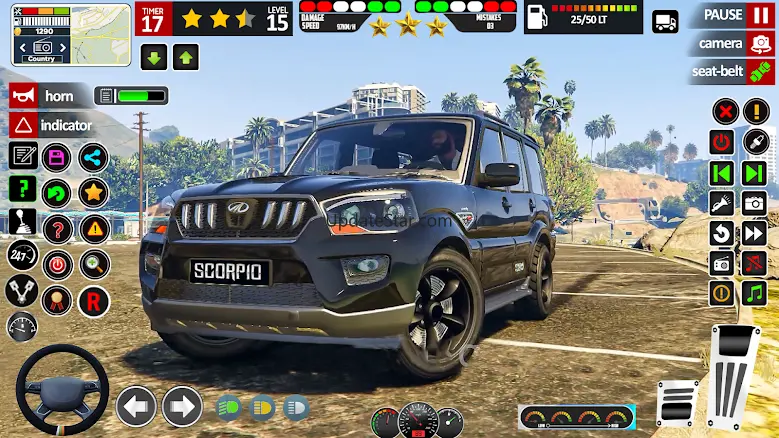Fasten the seat-belt button
779x438 pixels.
[731, 72]
